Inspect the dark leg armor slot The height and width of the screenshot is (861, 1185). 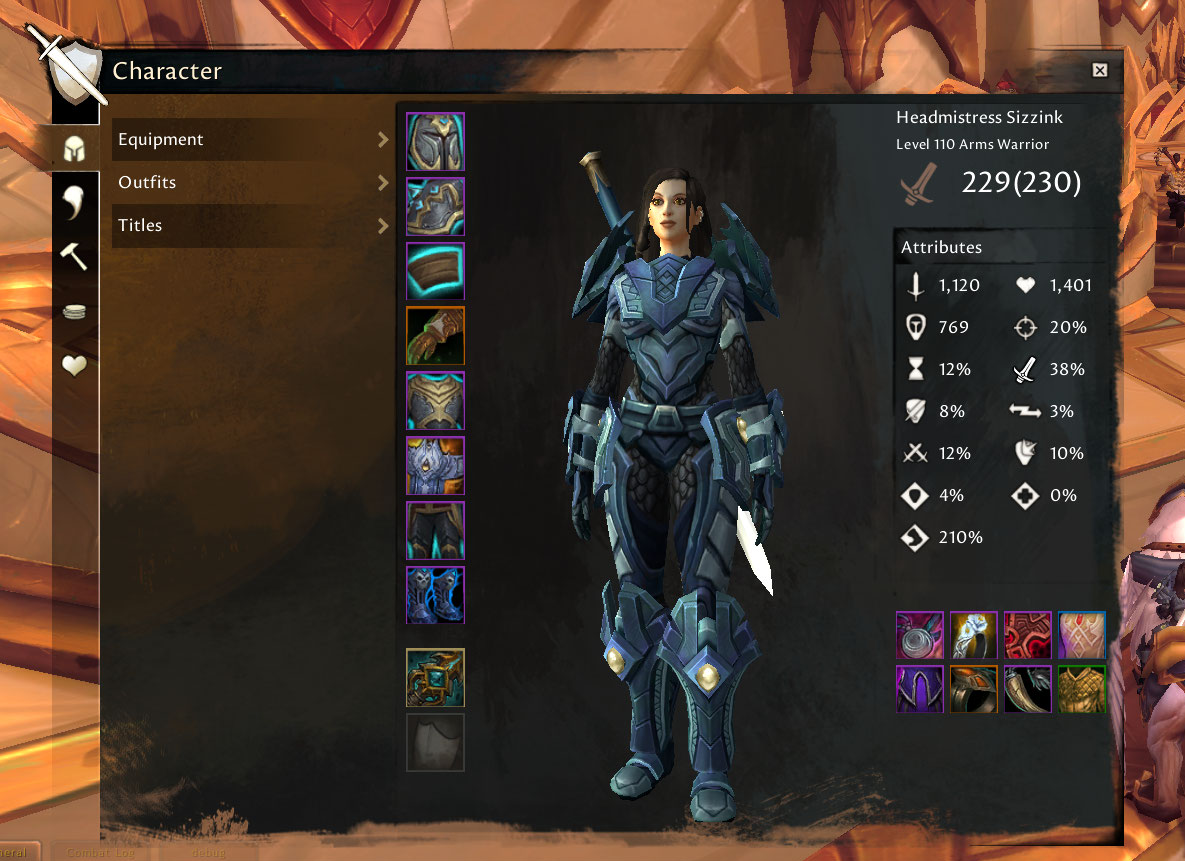(x=435, y=530)
